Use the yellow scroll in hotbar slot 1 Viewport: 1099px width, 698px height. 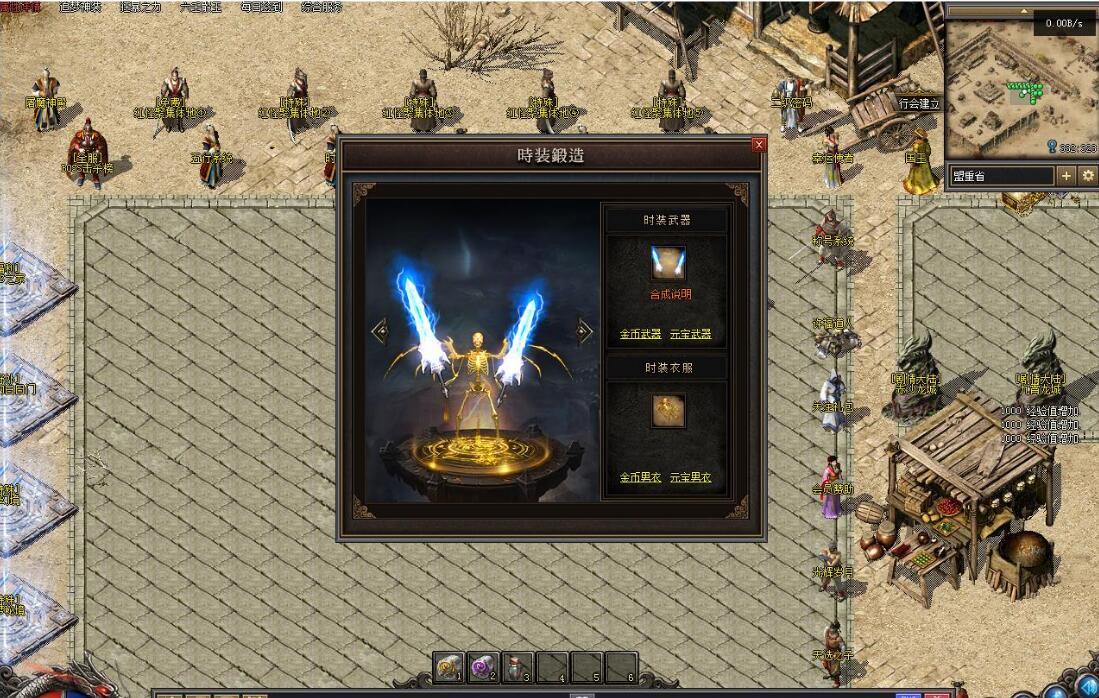click(448, 666)
